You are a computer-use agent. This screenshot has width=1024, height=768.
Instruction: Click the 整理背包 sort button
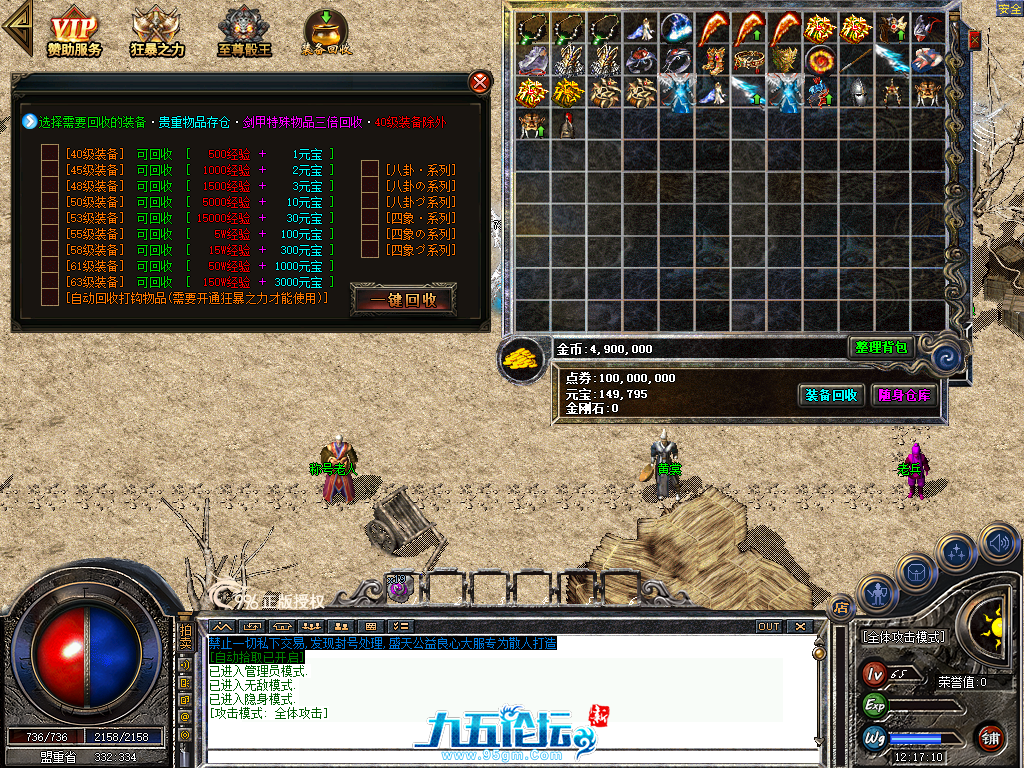point(881,347)
